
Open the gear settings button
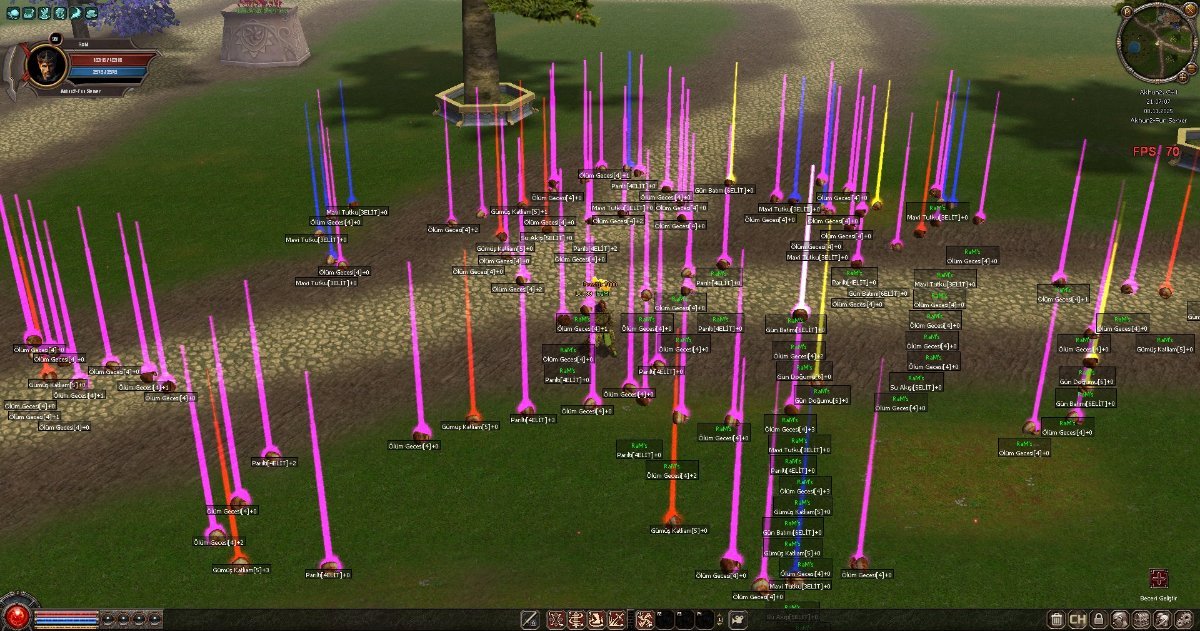coord(1186,620)
